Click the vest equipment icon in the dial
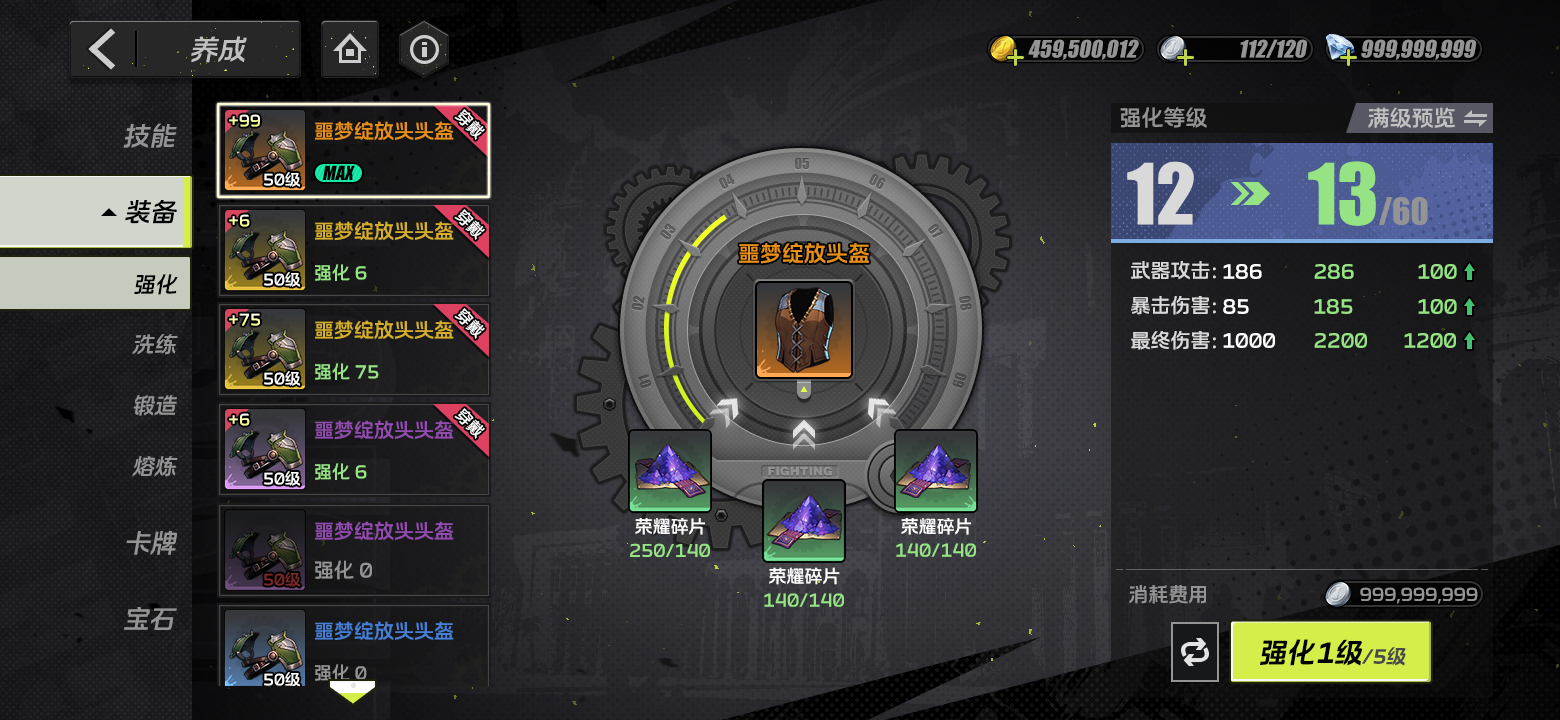Viewport: 1560px width, 720px height. click(x=804, y=330)
